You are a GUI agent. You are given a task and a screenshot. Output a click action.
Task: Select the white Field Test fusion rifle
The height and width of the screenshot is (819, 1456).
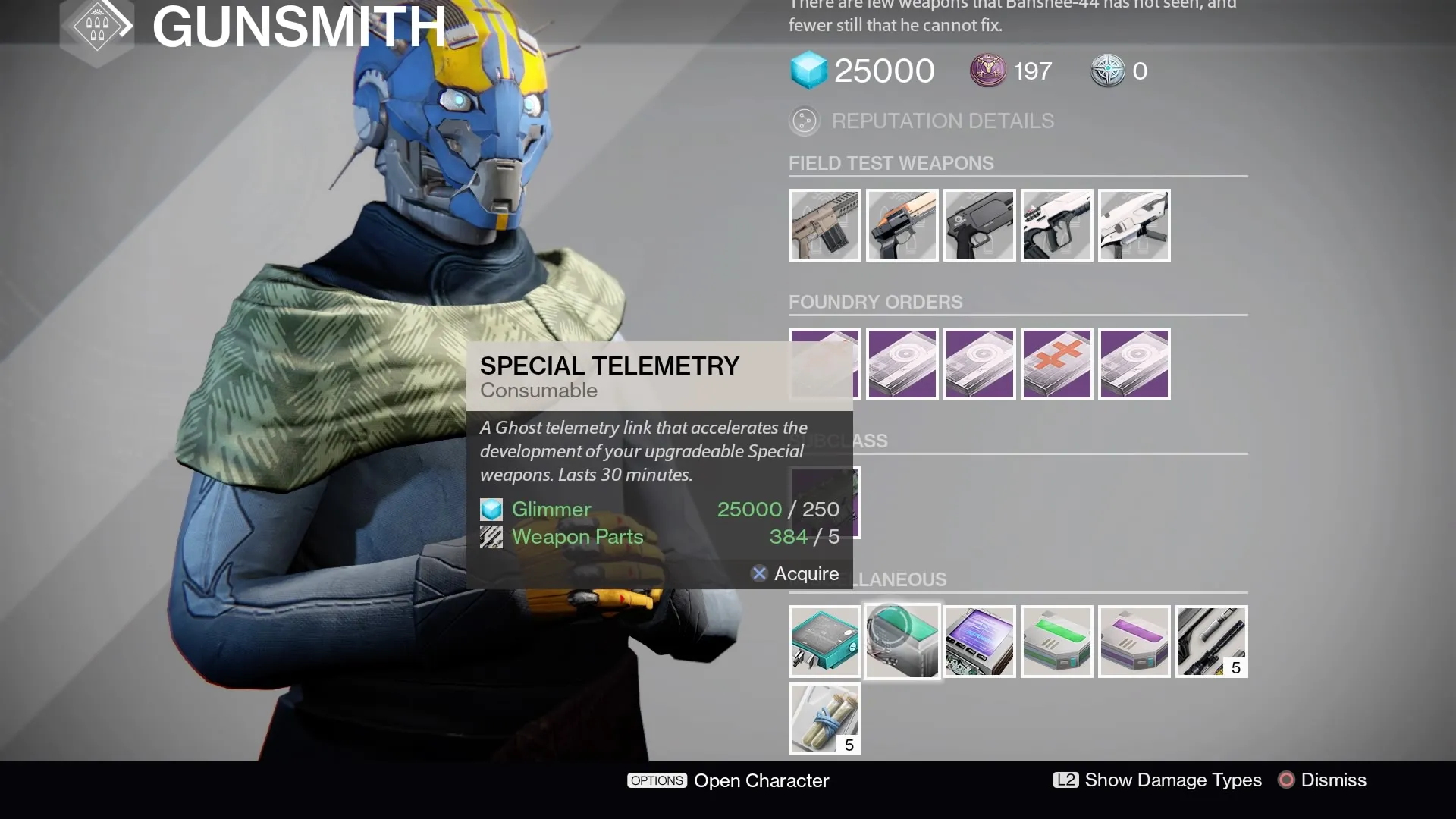click(1056, 224)
